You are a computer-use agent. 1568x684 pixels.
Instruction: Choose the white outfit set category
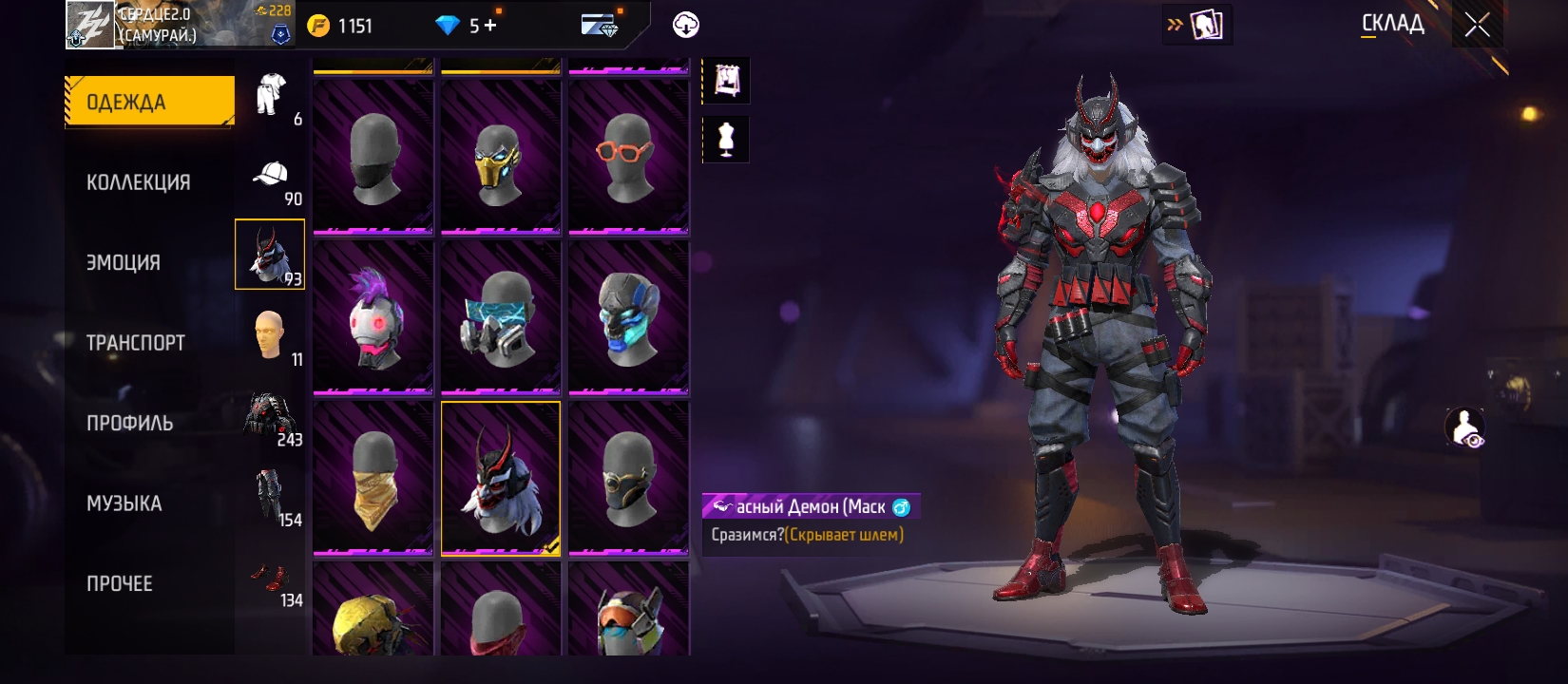(x=271, y=96)
